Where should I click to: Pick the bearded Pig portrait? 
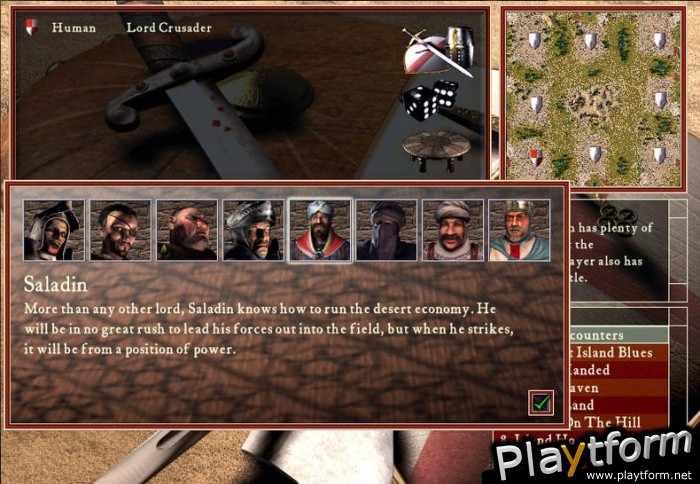pyautogui.click(x=187, y=231)
